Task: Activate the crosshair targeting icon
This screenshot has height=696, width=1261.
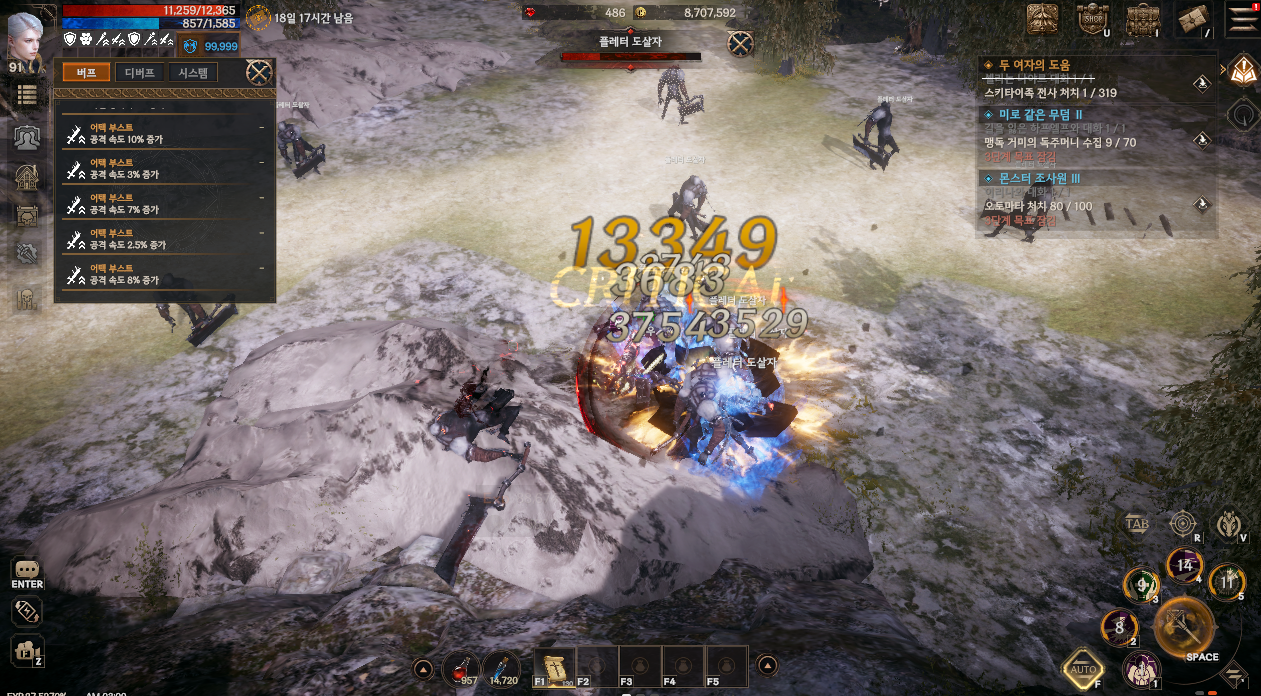Action: tap(1184, 523)
